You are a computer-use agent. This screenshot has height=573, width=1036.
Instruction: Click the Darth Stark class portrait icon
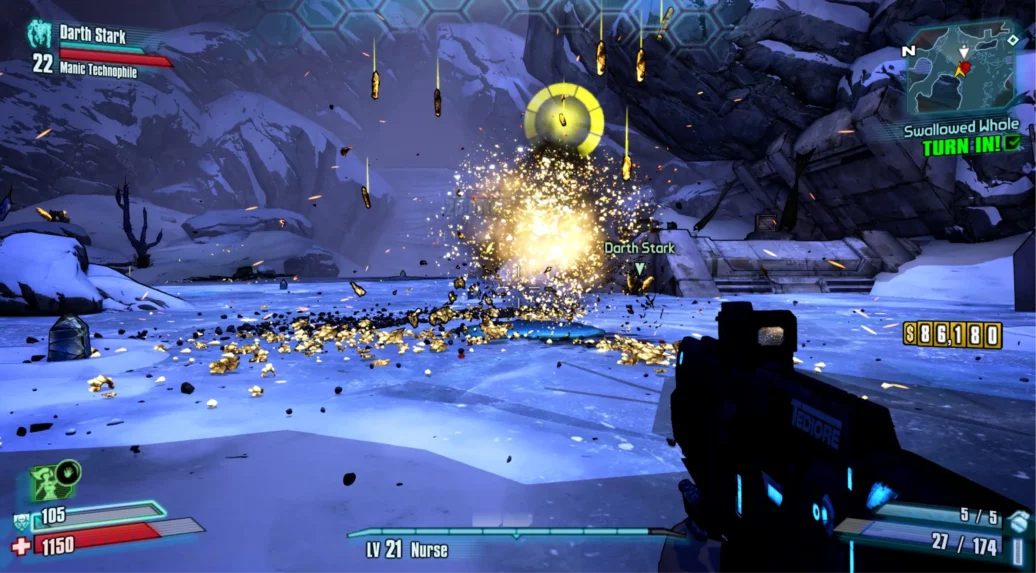[x=40, y=36]
